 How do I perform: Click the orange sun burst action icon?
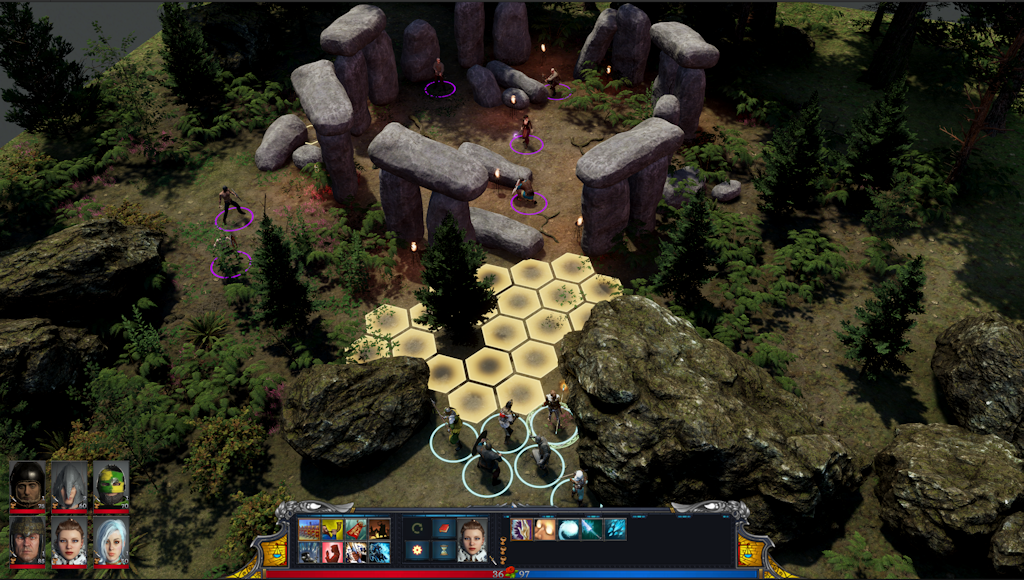click(x=417, y=551)
